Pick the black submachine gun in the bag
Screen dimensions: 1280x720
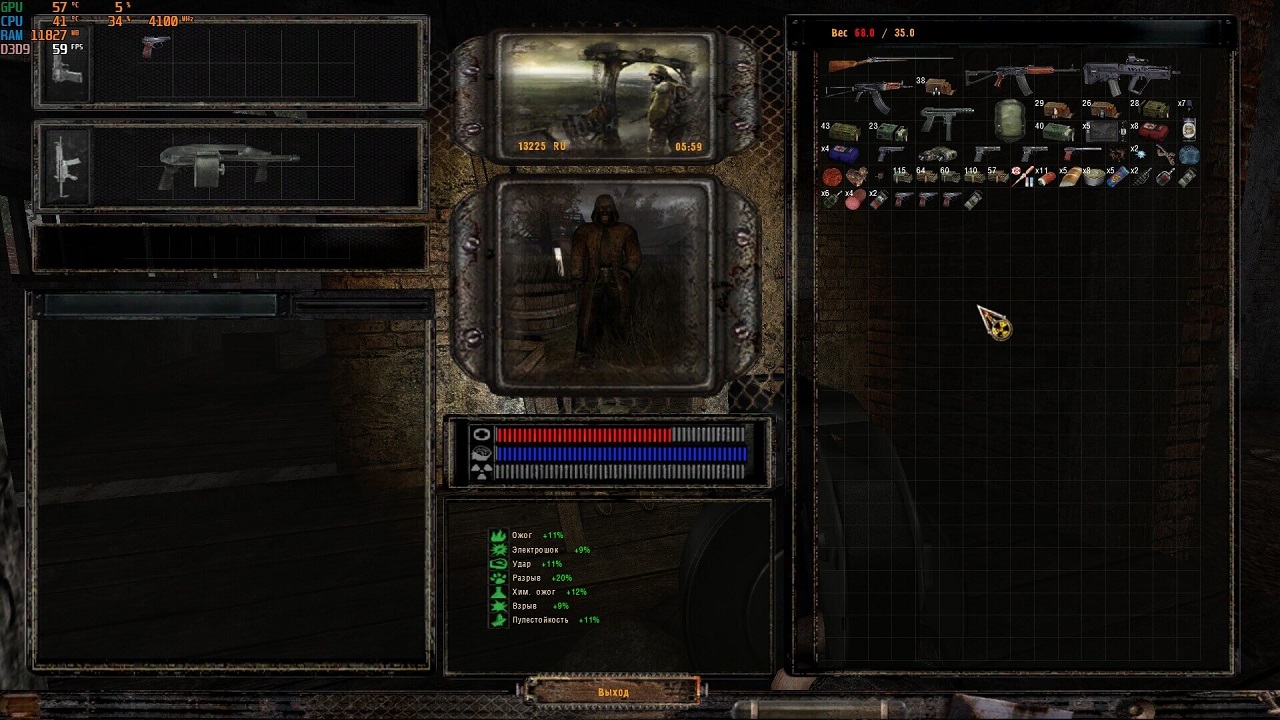coord(945,120)
